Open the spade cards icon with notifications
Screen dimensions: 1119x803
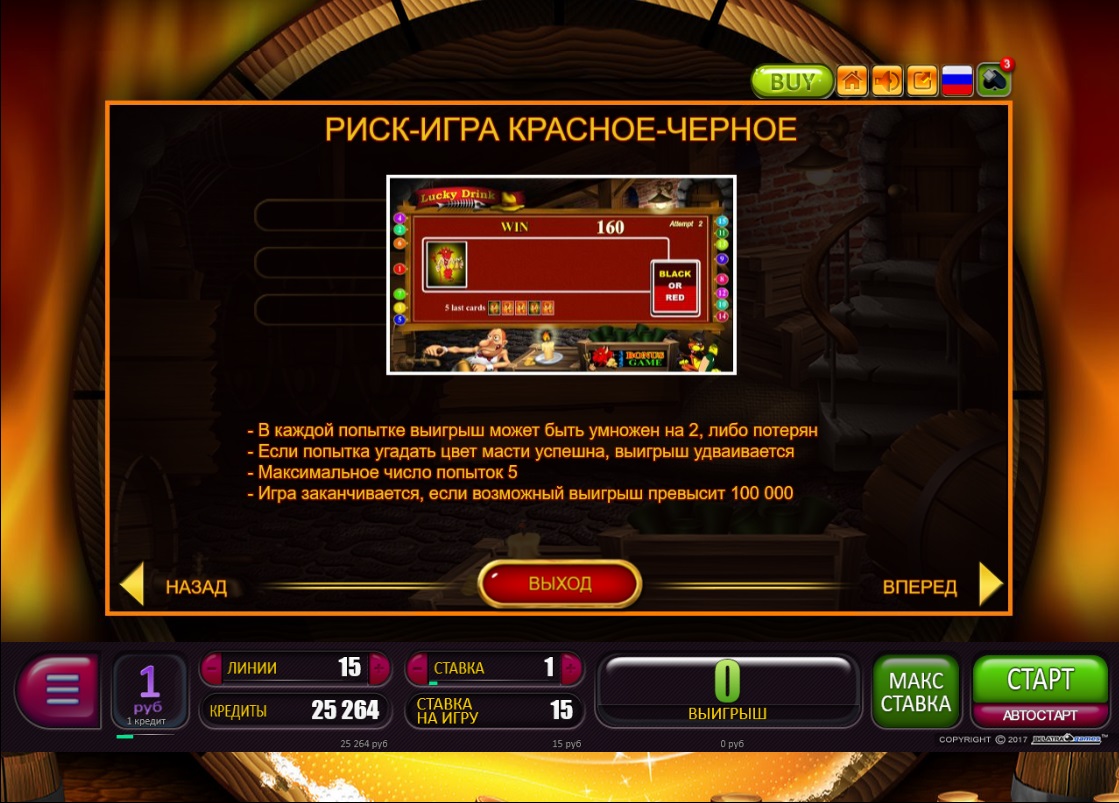coord(993,80)
